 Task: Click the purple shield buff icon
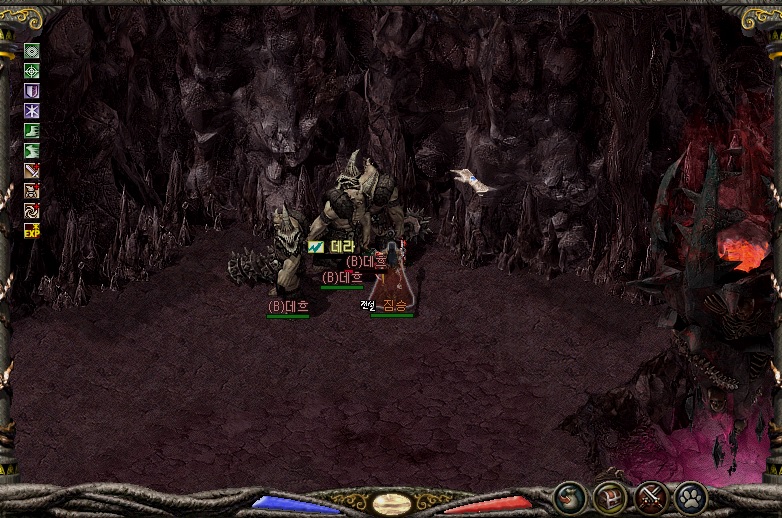coord(32,91)
